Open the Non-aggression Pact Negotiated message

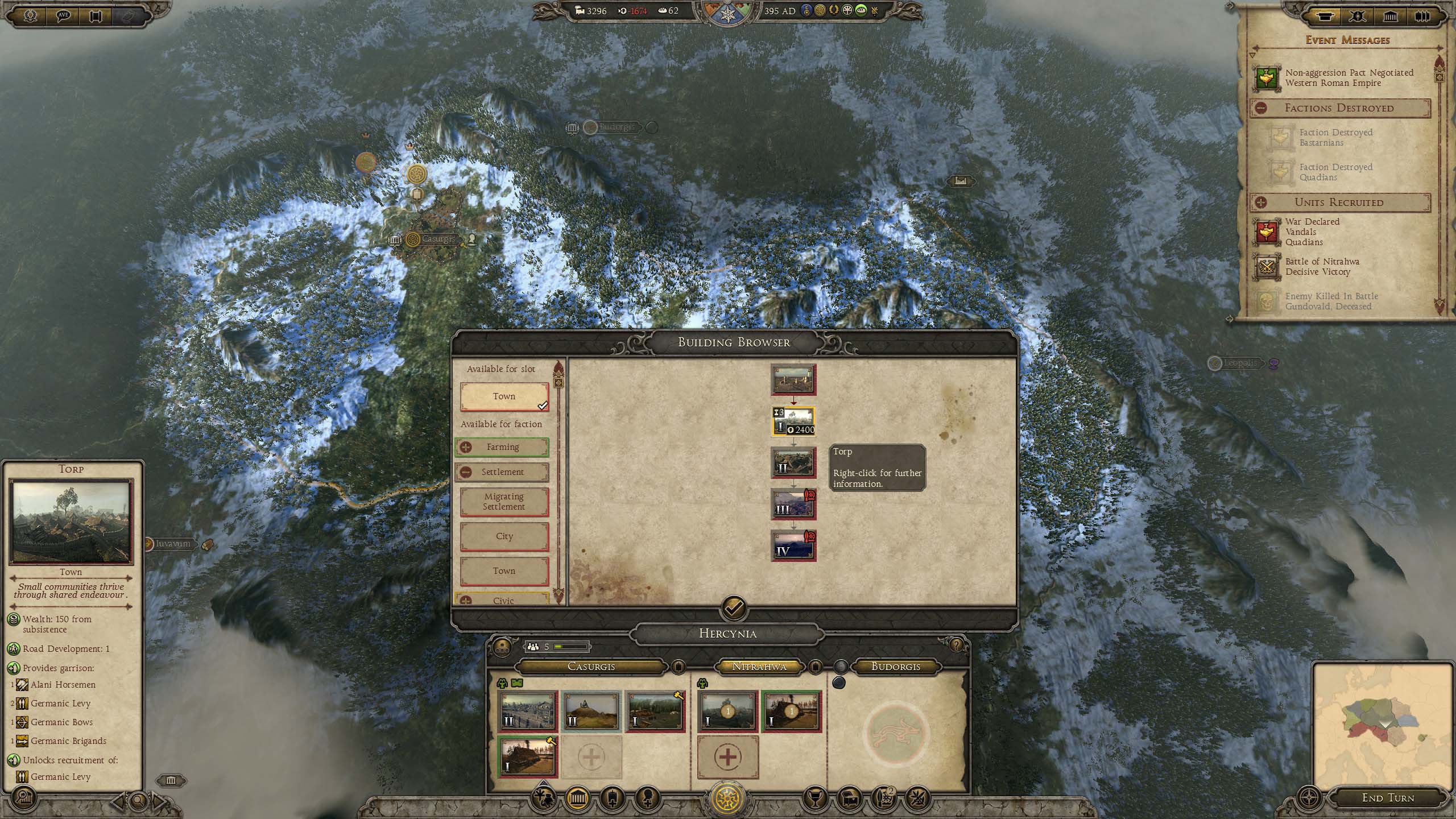click(x=1348, y=78)
